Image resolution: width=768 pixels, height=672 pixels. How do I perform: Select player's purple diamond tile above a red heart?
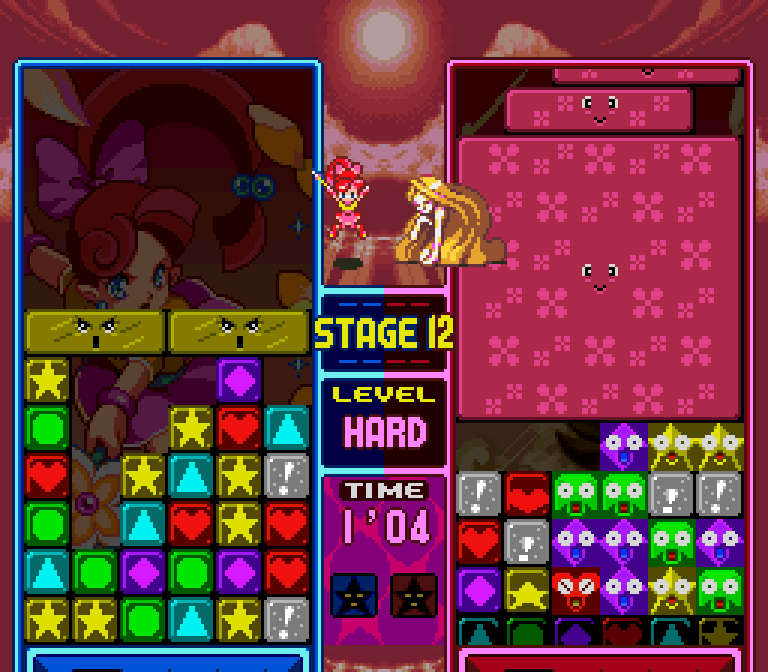click(239, 380)
